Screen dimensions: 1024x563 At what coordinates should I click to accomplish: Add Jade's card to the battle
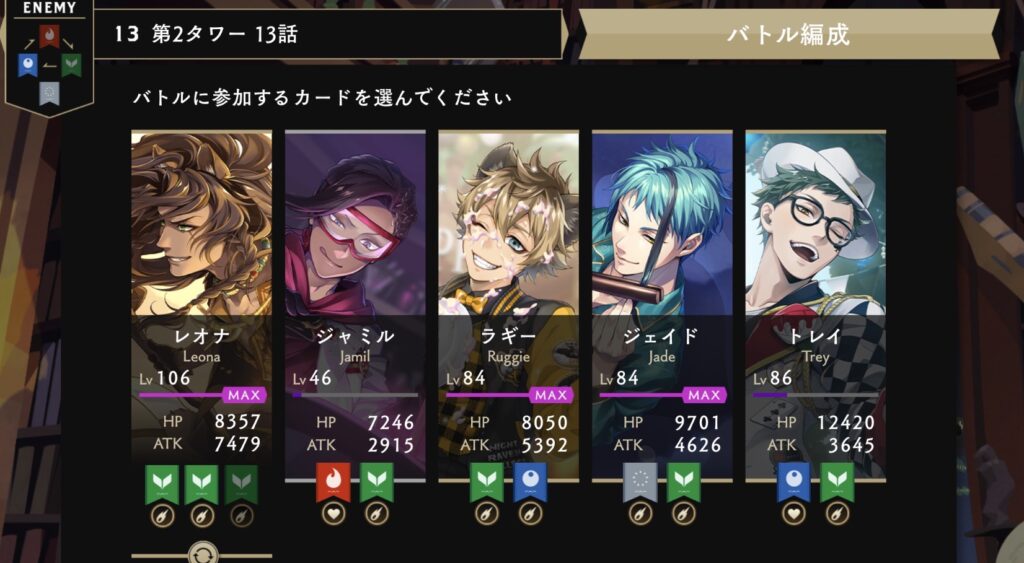pos(662,300)
